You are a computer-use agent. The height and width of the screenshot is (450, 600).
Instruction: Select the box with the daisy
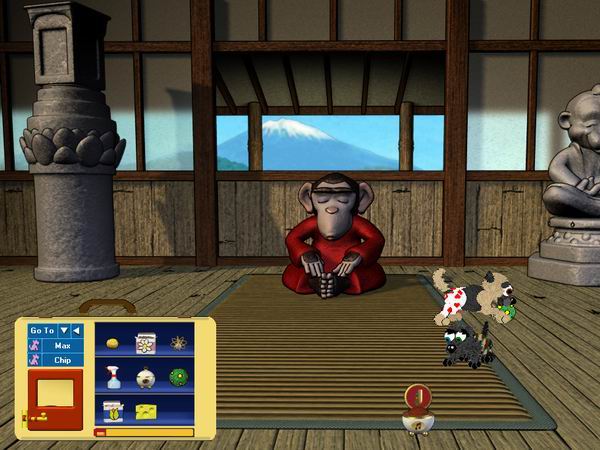point(145,343)
